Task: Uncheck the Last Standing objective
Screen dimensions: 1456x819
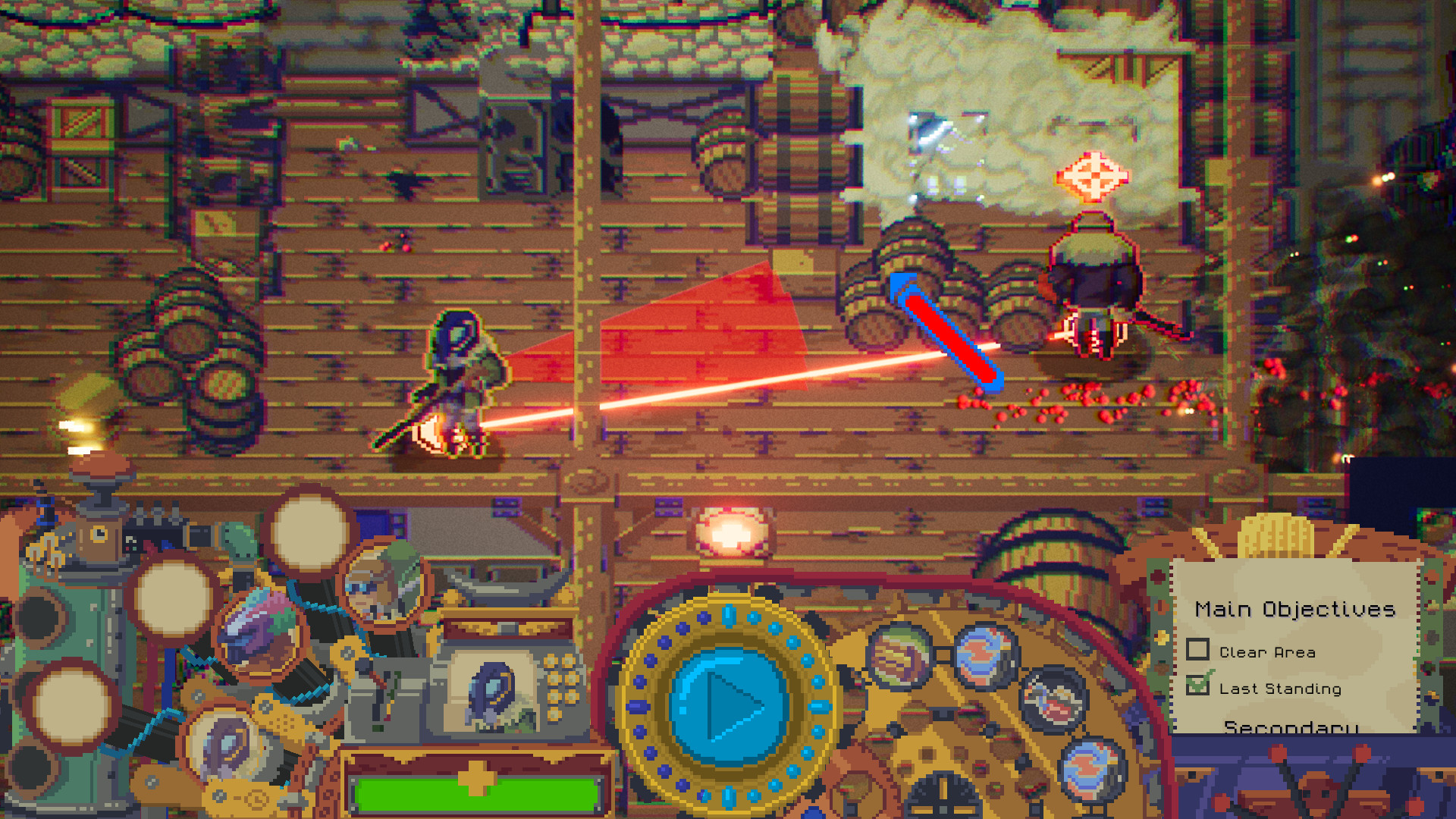Action: [1198, 688]
